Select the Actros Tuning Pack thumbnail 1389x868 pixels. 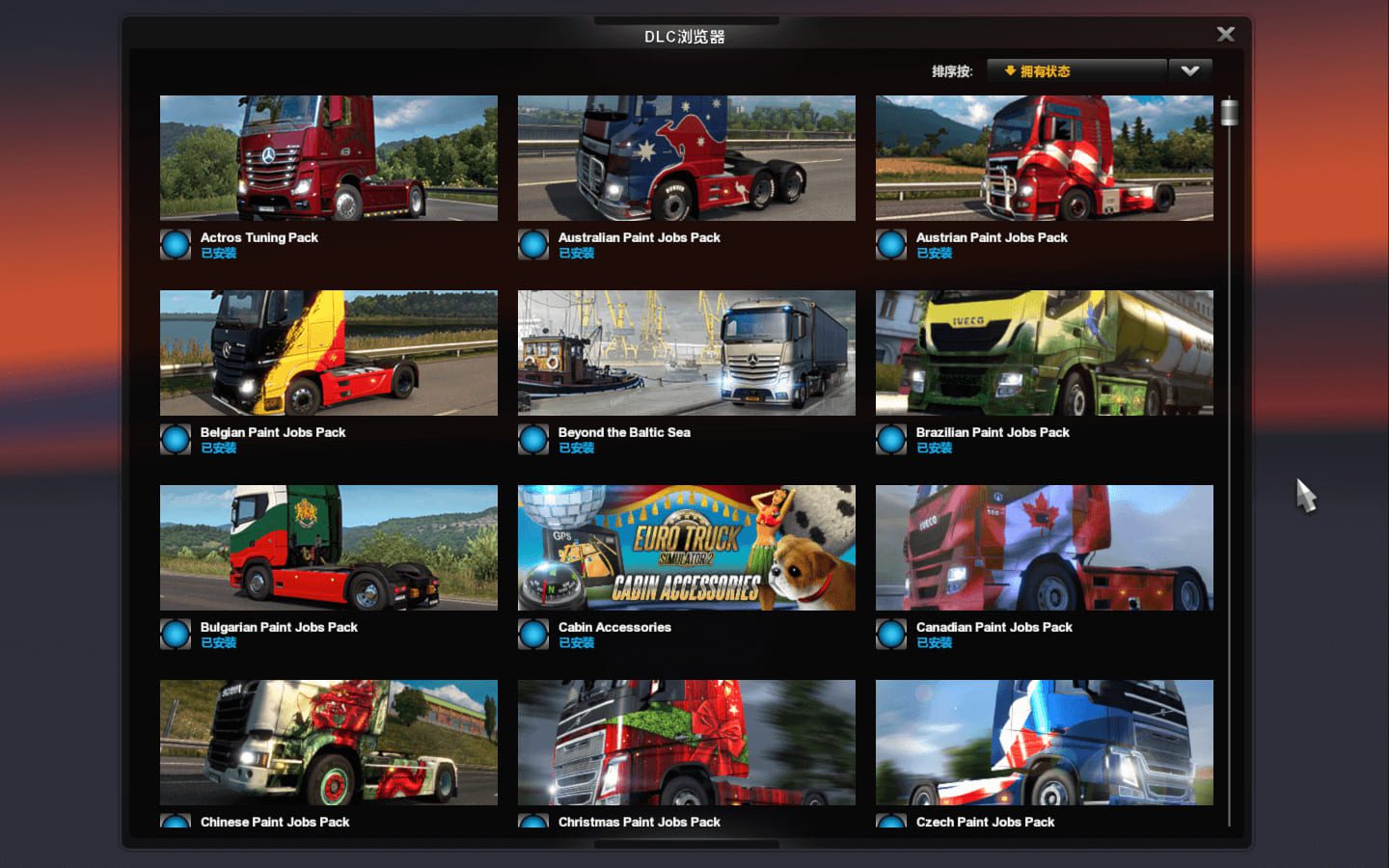click(x=329, y=158)
